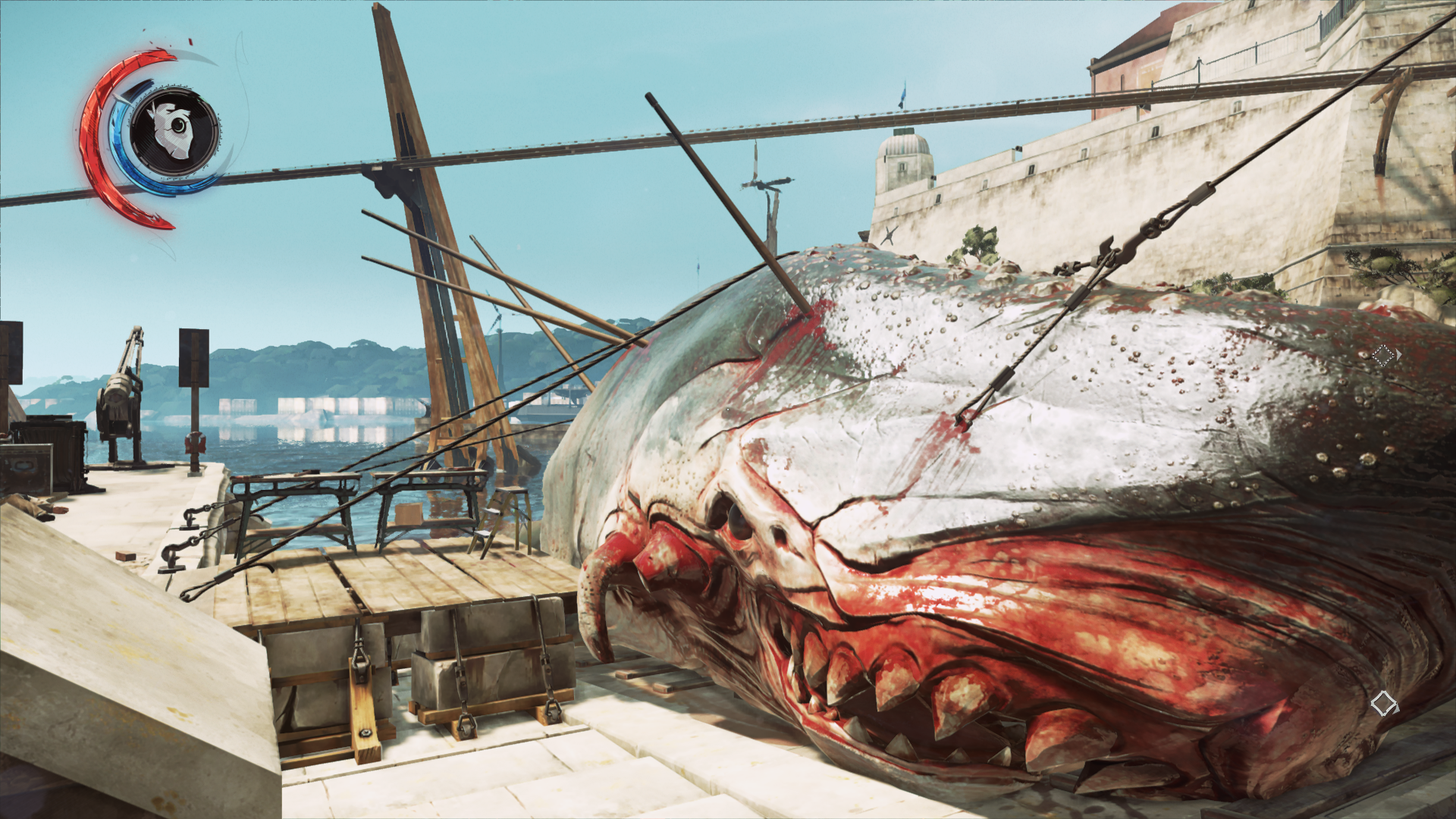Click the upper diamond objective marker on the whale
The width and height of the screenshot is (1456, 819).
(1383, 355)
